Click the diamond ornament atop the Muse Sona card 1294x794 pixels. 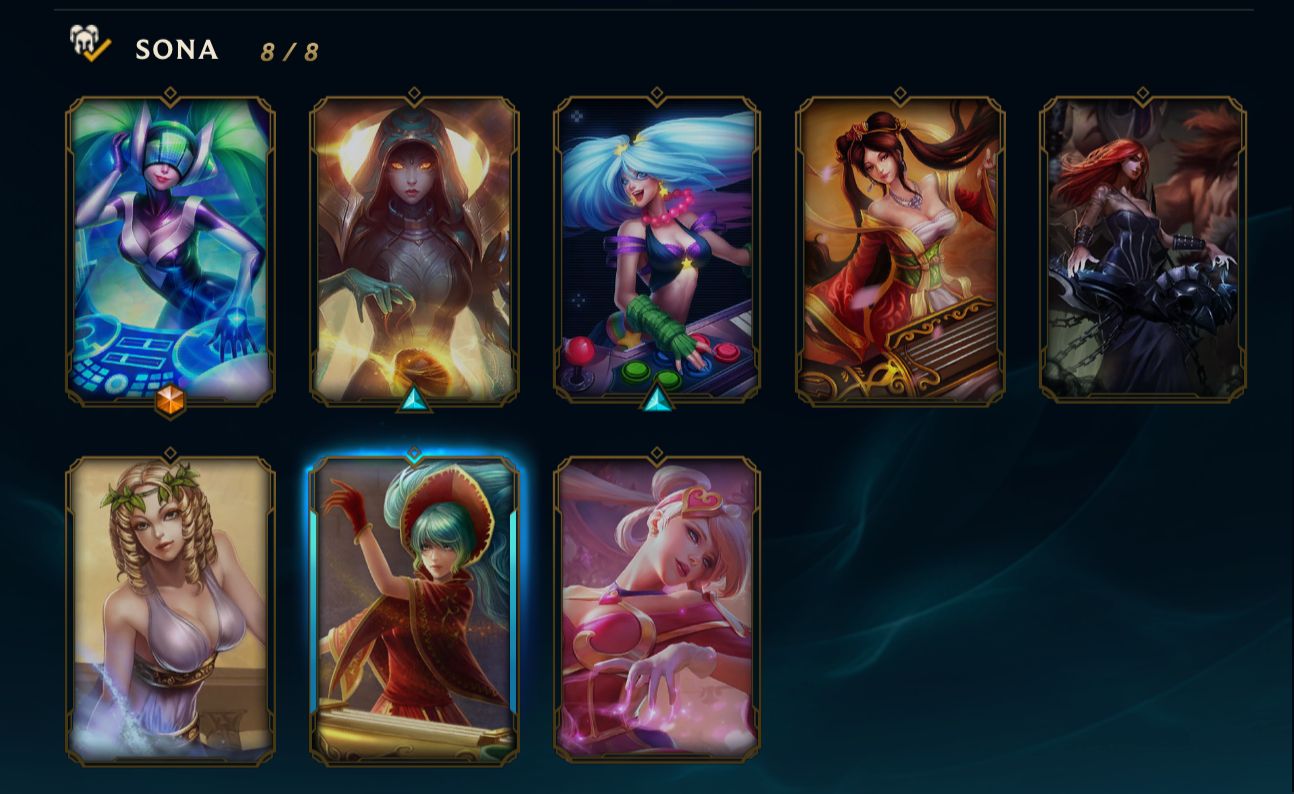pyautogui.click(x=170, y=455)
